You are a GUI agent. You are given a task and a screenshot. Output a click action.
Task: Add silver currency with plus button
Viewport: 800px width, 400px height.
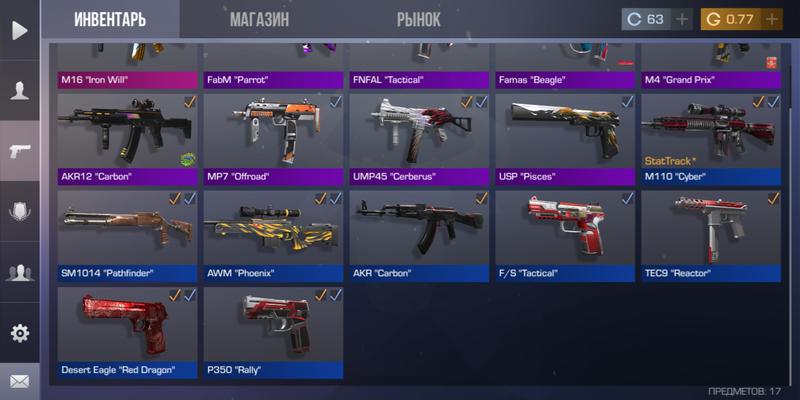click(683, 19)
